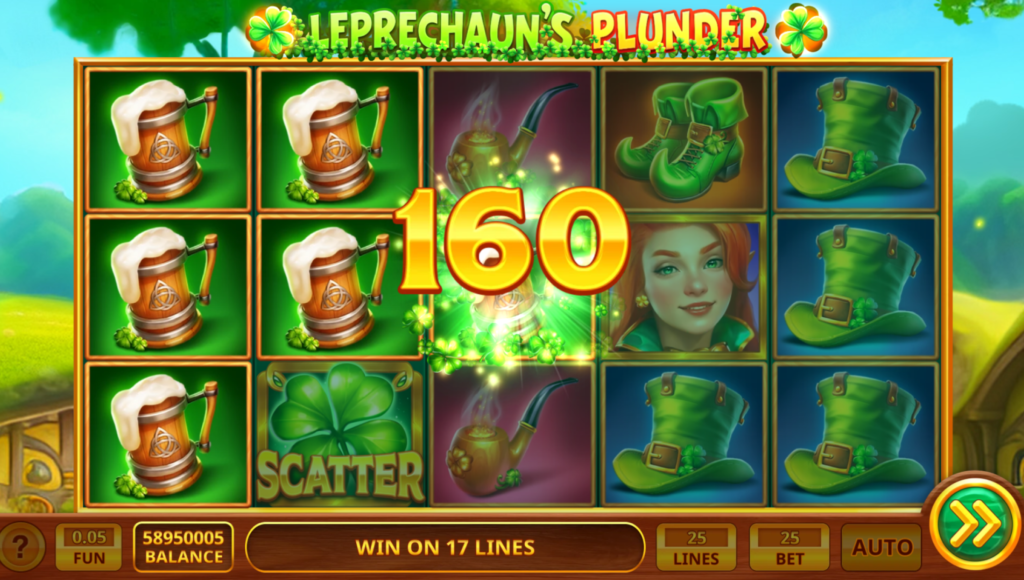1024x580 pixels.
Task: Open the help question mark button
Action: click(22, 546)
